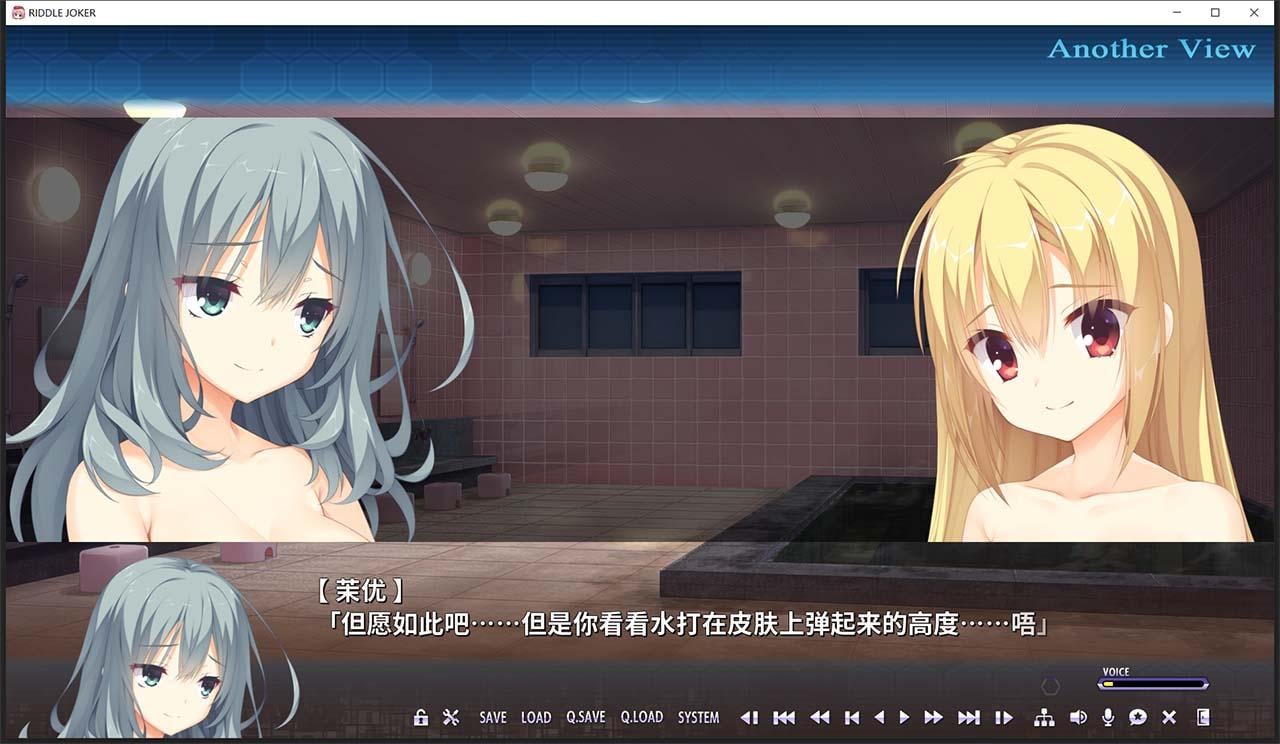Image resolution: width=1280 pixels, height=744 pixels.
Task: Hide the text window with the X icon
Action: (1170, 717)
